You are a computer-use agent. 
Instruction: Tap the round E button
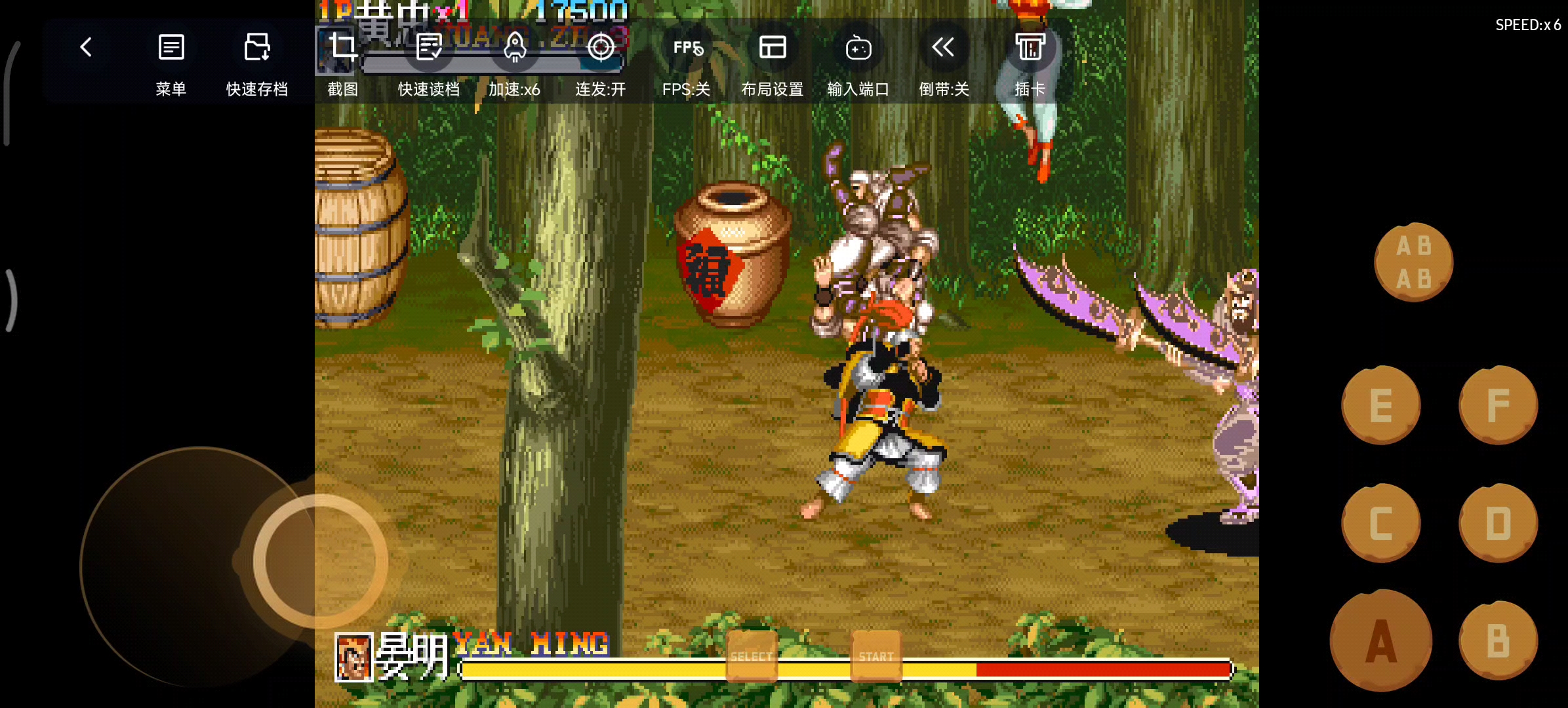tap(1381, 405)
